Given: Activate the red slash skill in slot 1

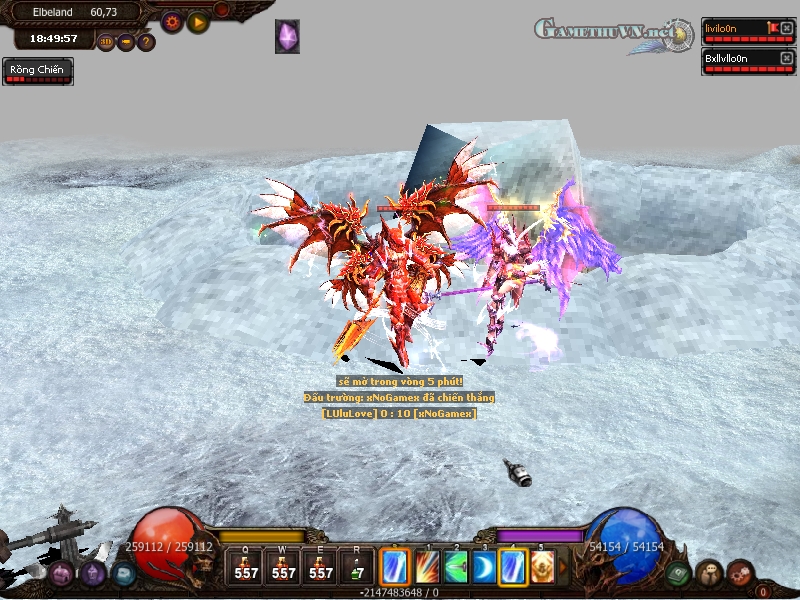Looking at the screenshot, I should pyautogui.click(x=428, y=566).
